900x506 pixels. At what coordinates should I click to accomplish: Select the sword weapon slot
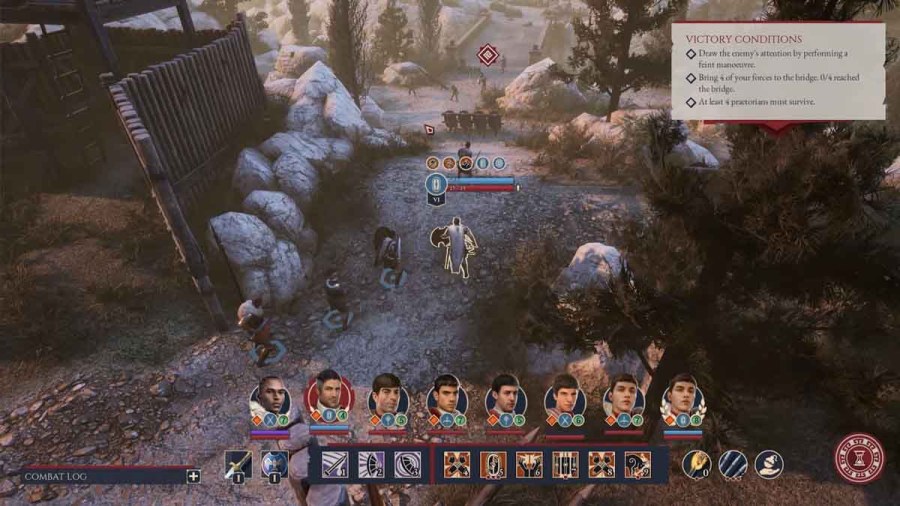coord(240,465)
